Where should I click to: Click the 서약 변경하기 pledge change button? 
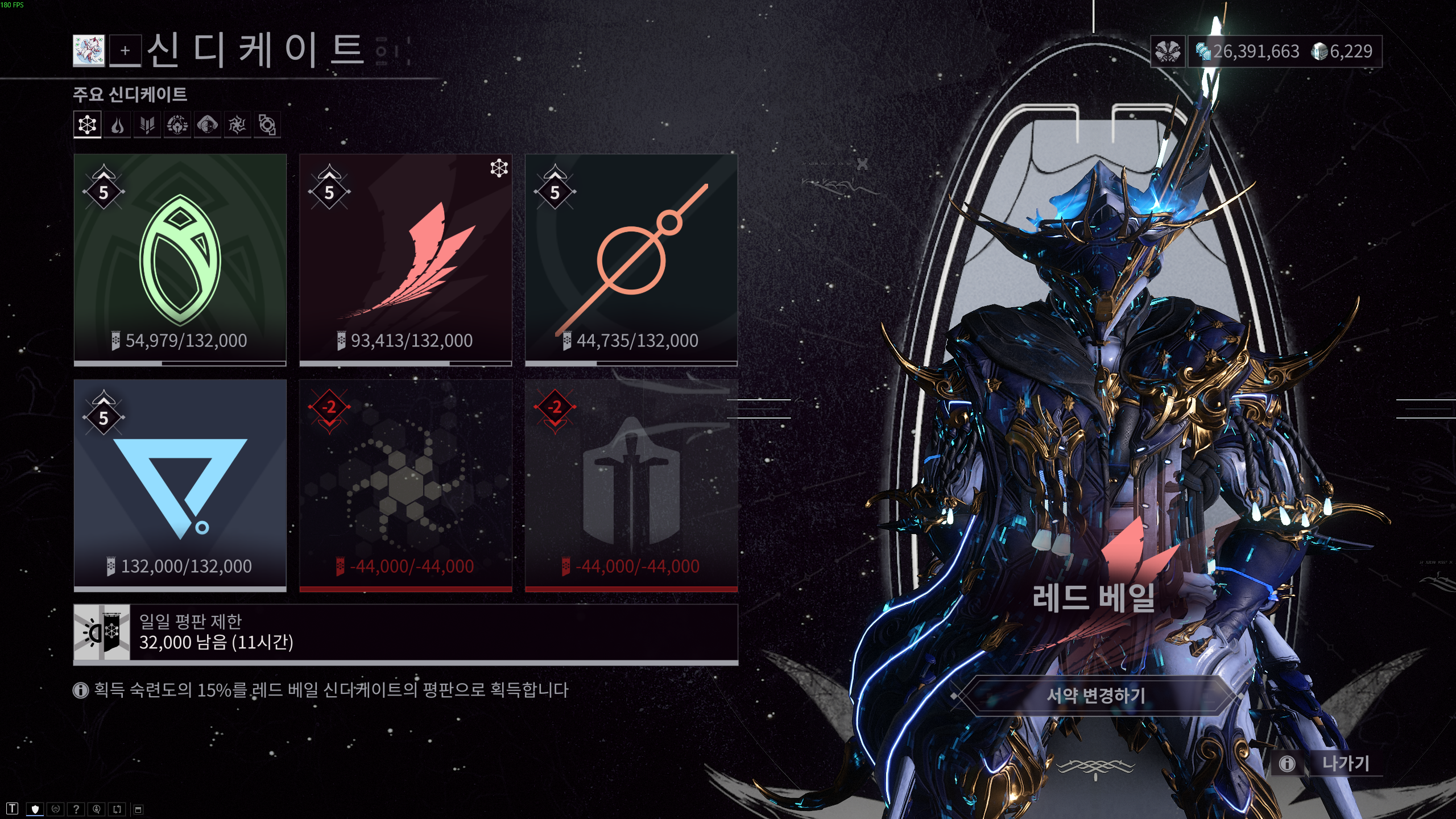coord(1096,695)
